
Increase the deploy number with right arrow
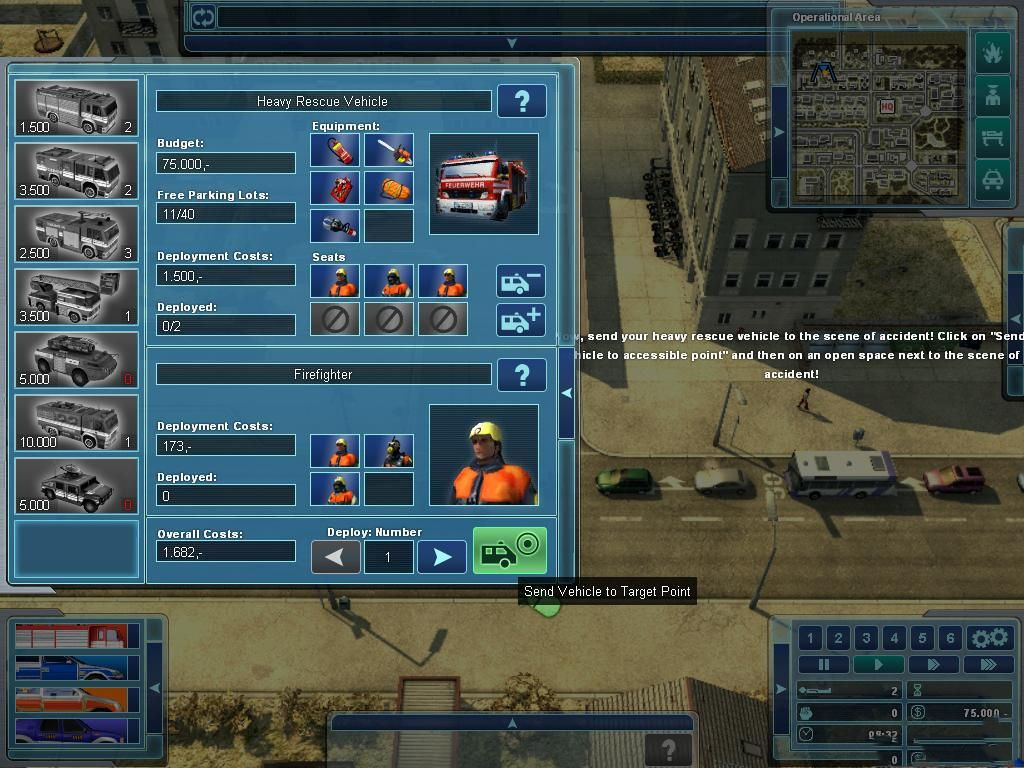click(441, 557)
